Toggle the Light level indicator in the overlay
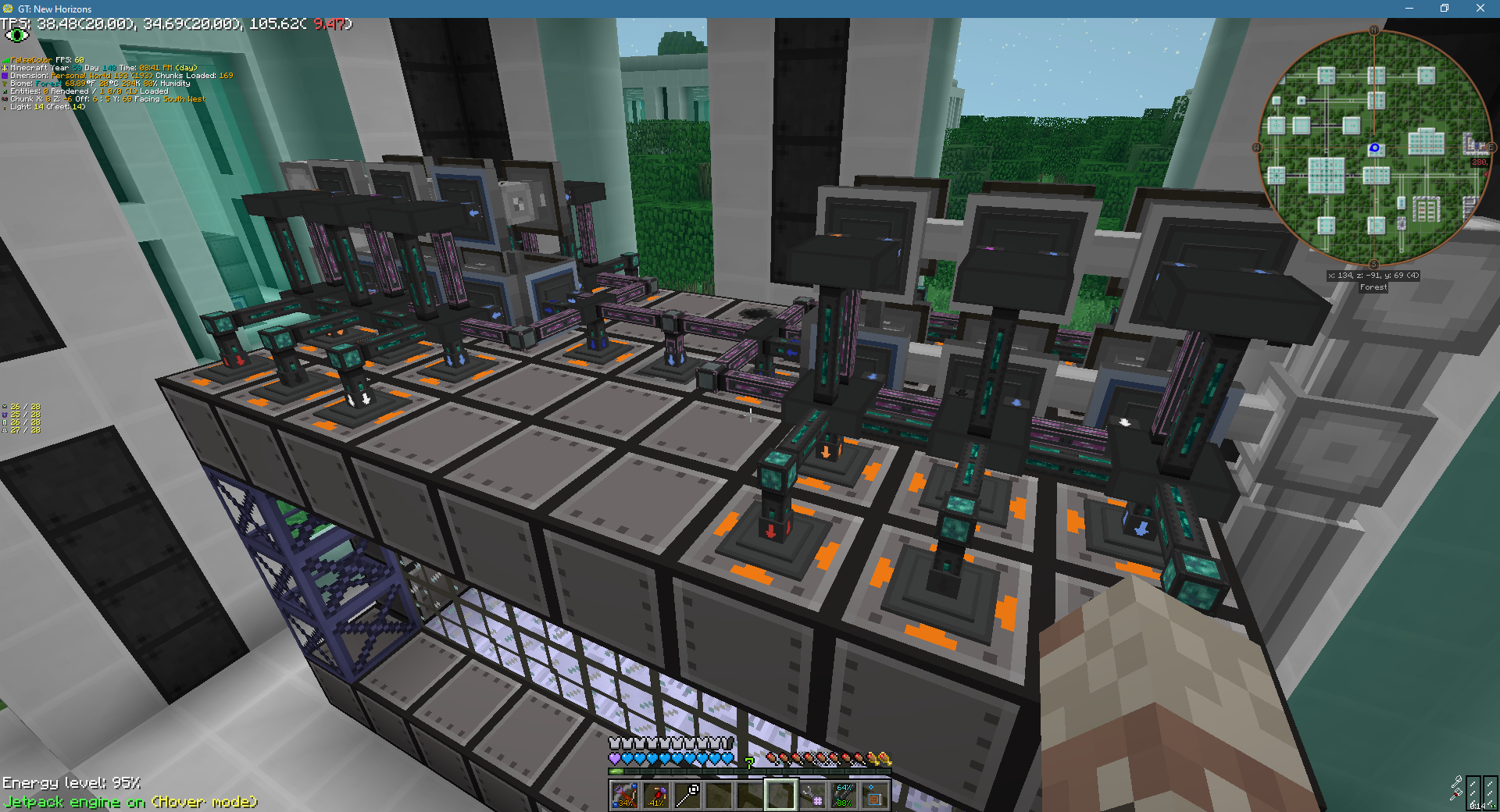This screenshot has width=1500, height=812. [x=6, y=108]
